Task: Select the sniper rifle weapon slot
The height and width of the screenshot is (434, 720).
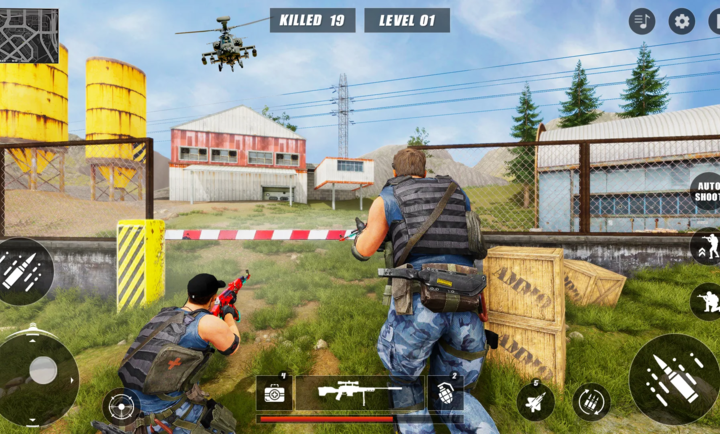Action: [x=359, y=393]
